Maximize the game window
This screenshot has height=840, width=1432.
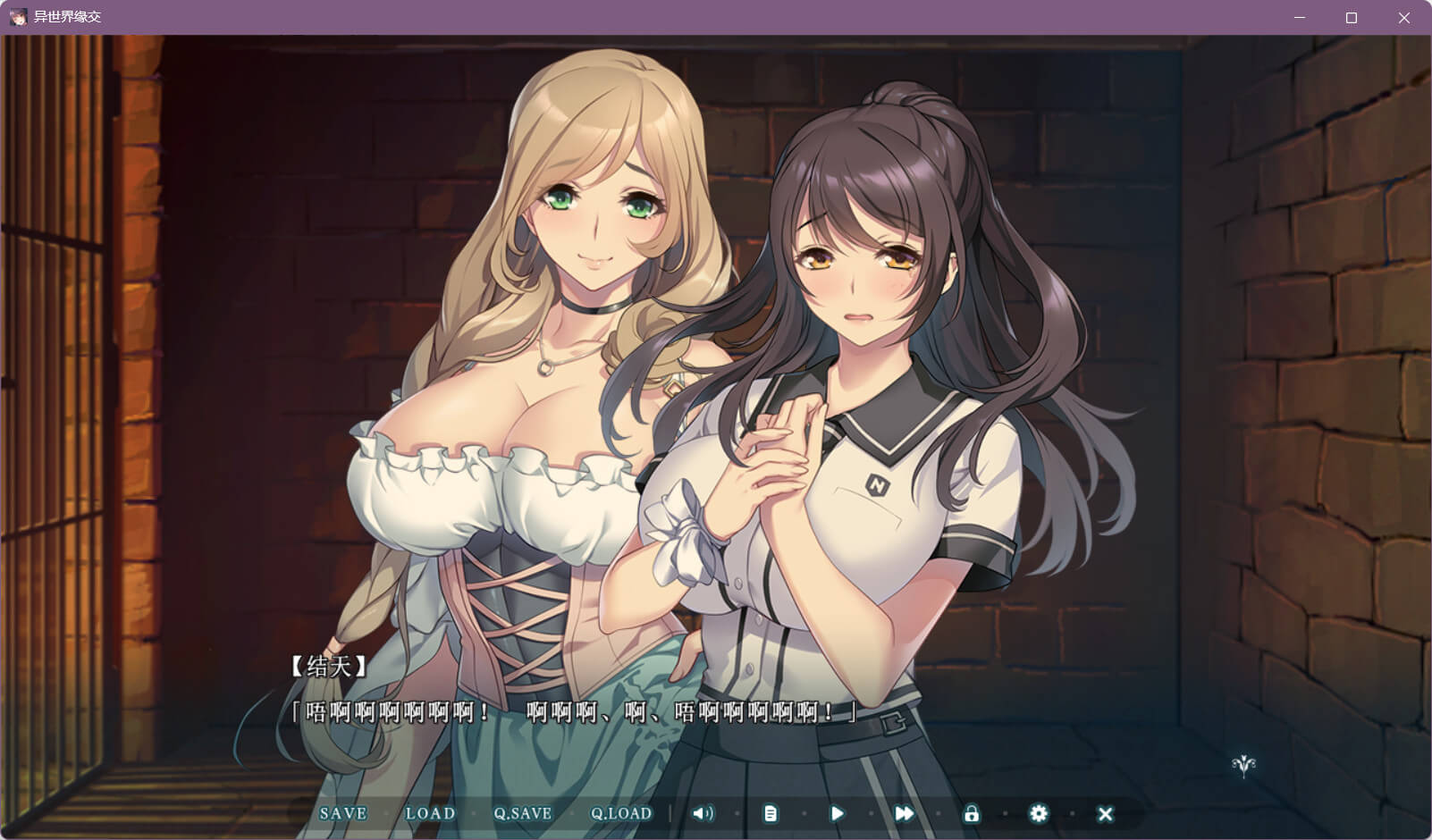tap(1352, 18)
